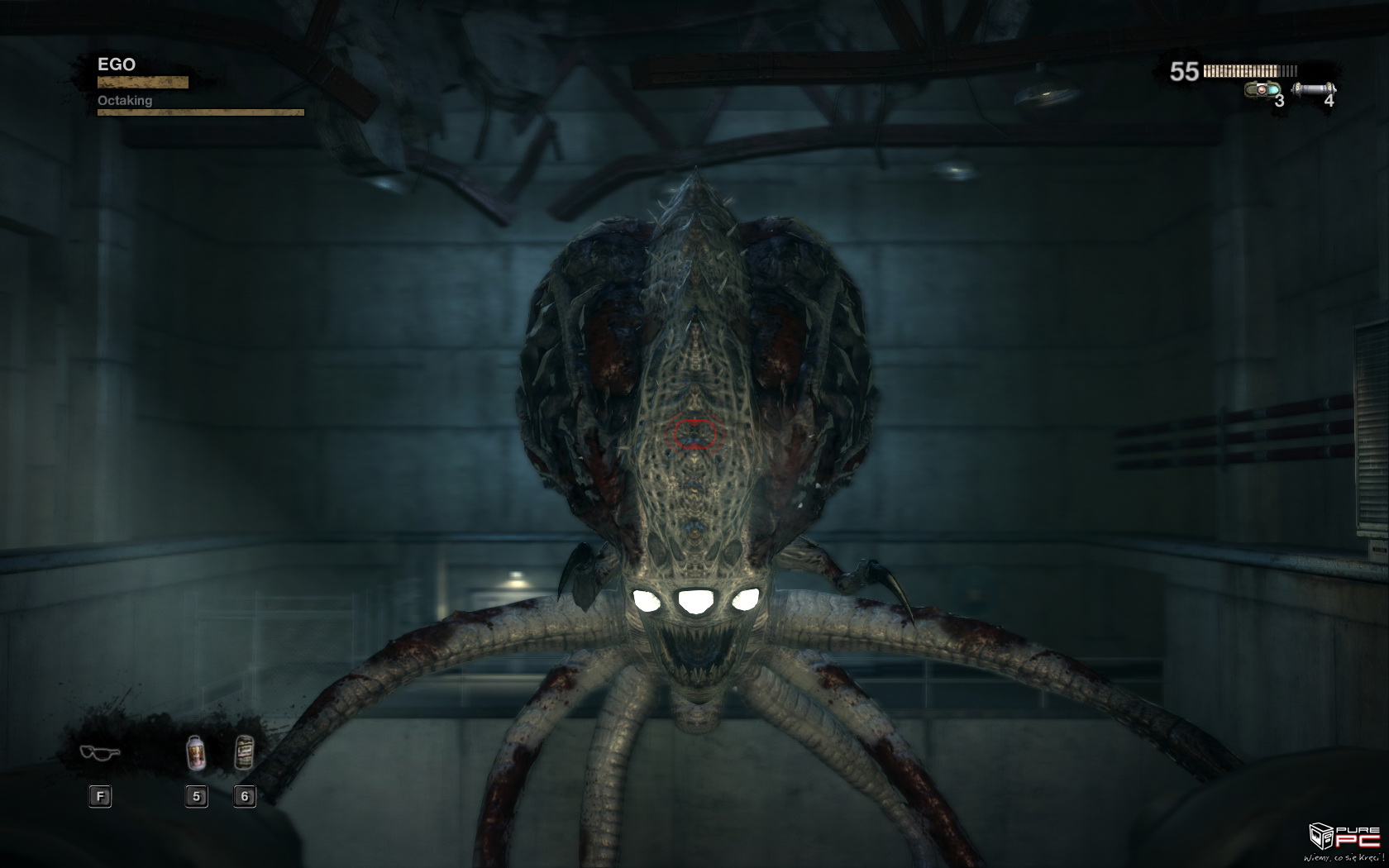The height and width of the screenshot is (868, 1389).
Task: Use the steroids bottle item
Action: pos(196,753)
